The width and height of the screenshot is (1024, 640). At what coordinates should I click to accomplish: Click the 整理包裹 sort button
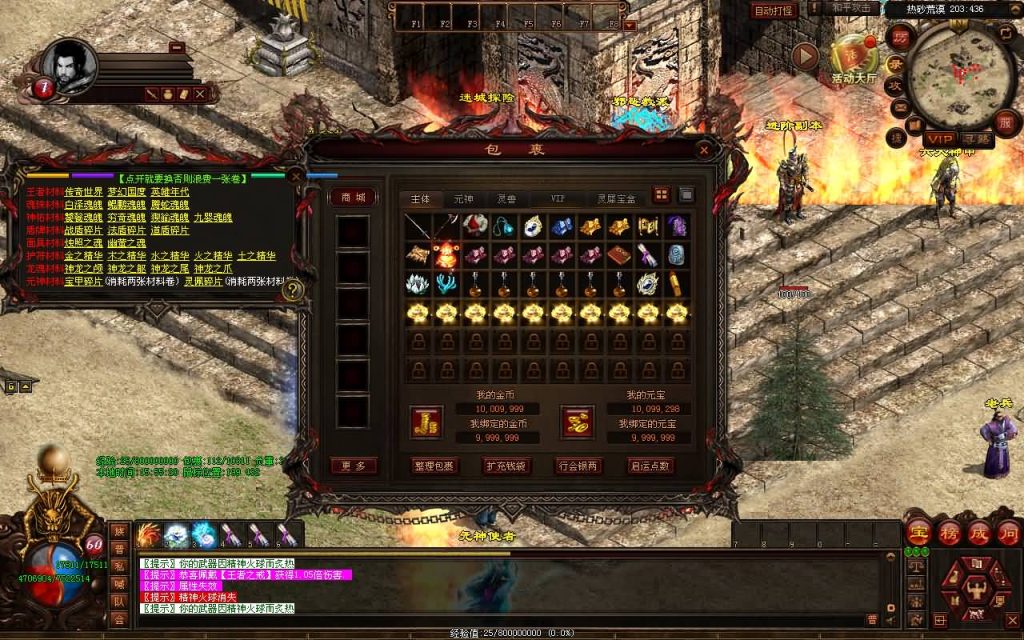click(x=433, y=466)
